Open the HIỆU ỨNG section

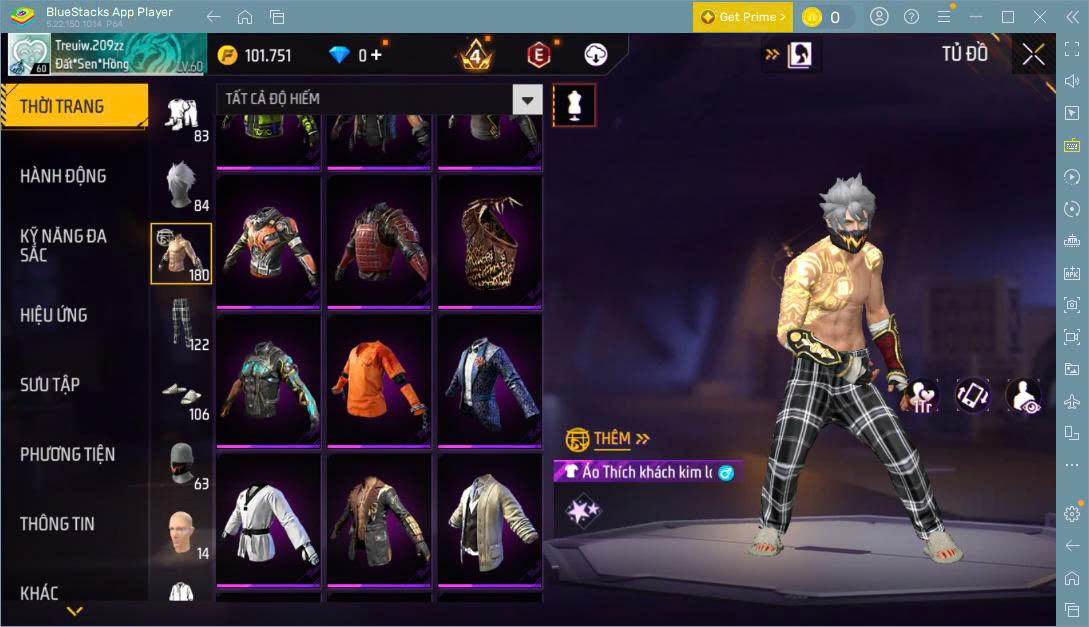coord(54,315)
